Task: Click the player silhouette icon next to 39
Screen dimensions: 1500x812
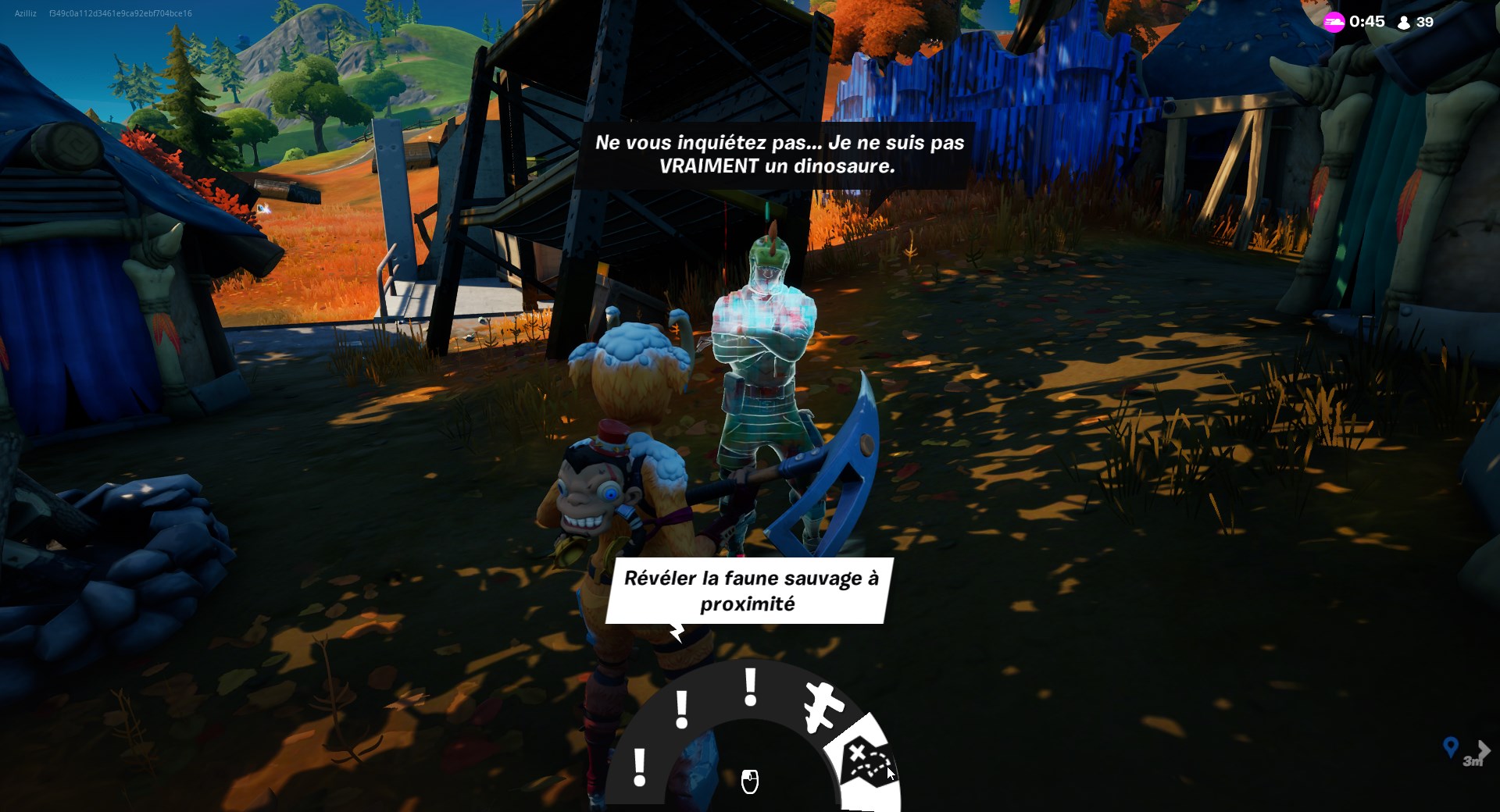Action: (x=1404, y=22)
